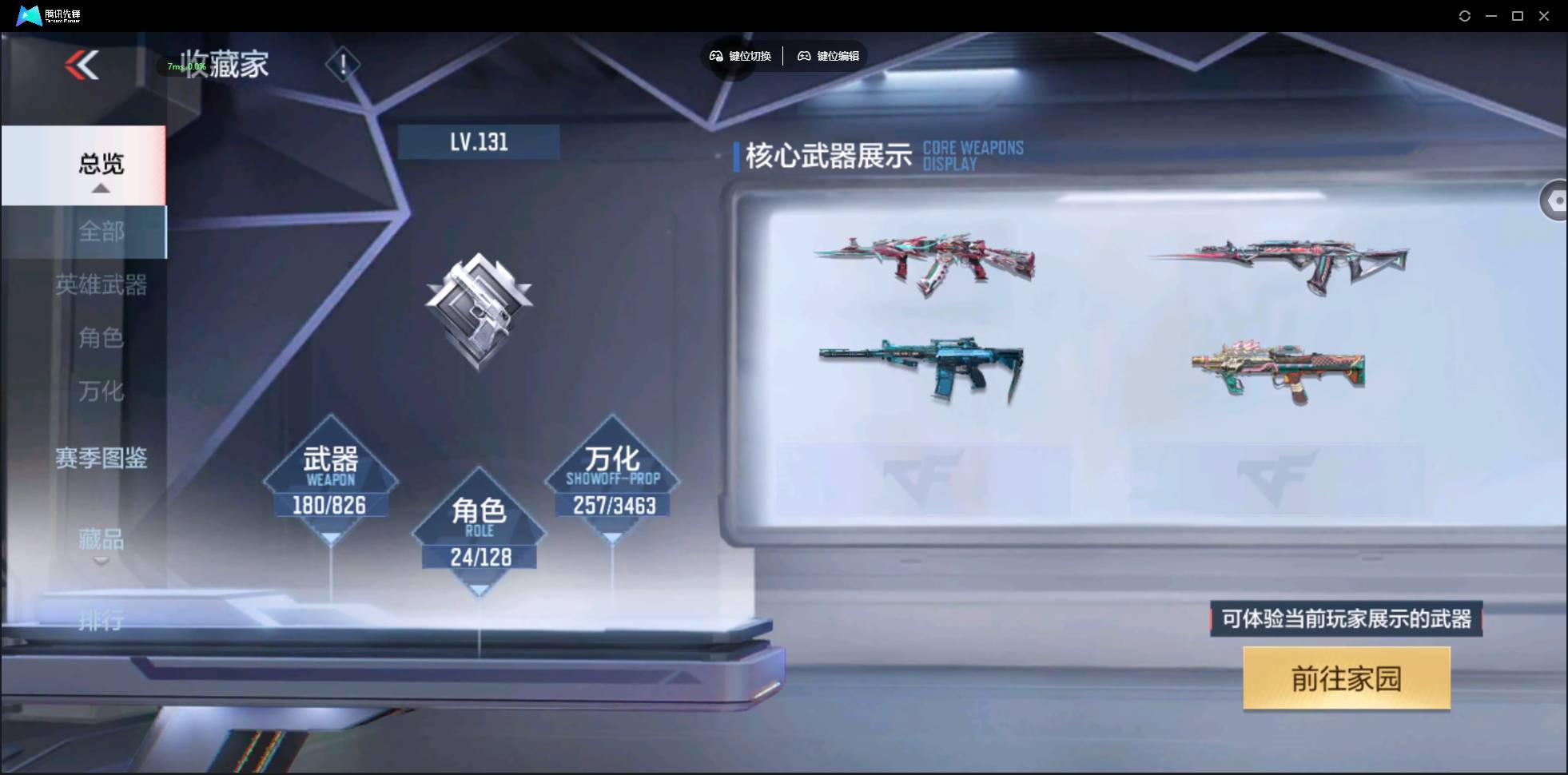Switch filter to 英雄武器 hero weapons

tap(101, 286)
